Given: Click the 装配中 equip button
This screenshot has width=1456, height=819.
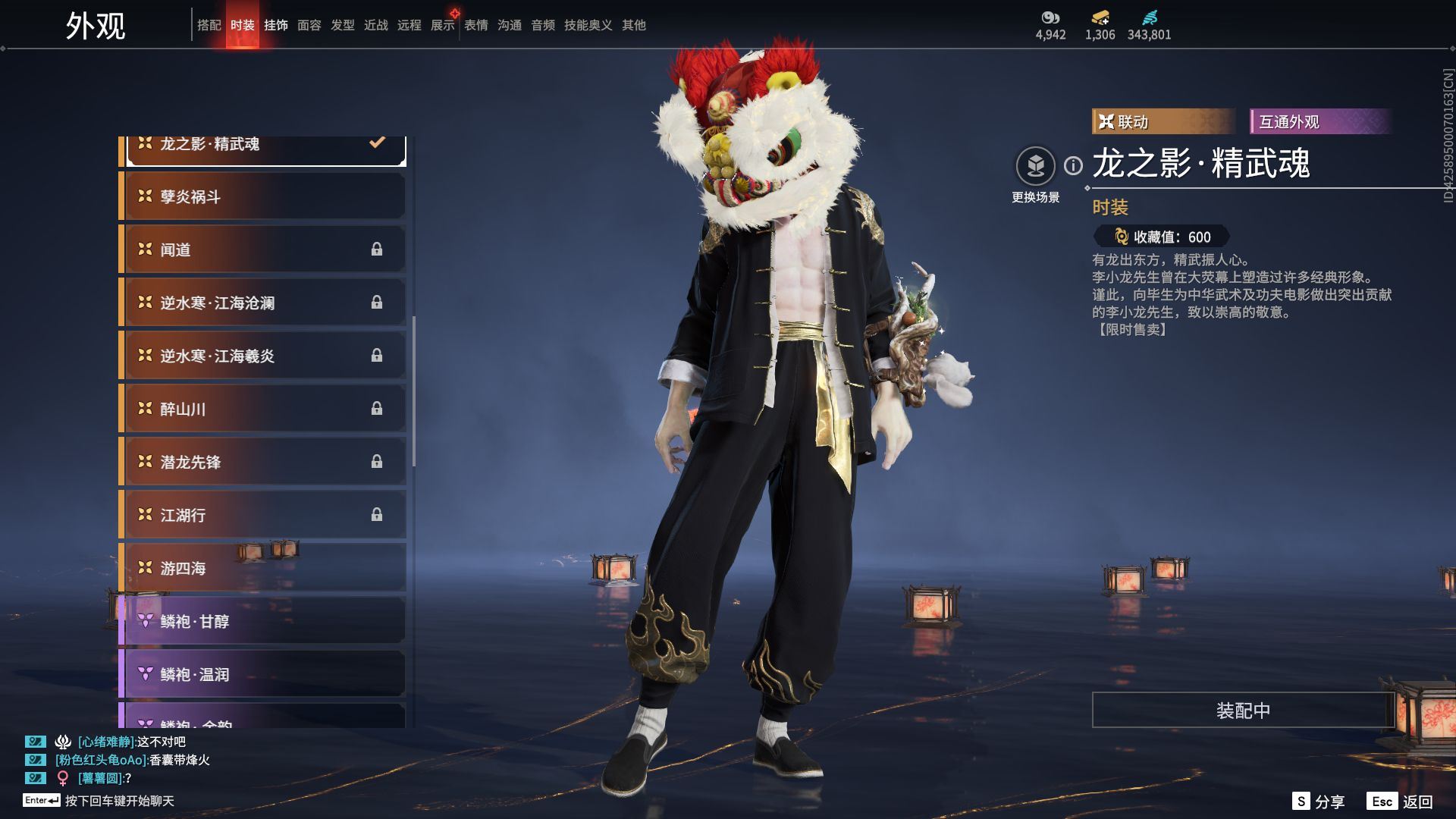Looking at the screenshot, I should [x=1242, y=710].
